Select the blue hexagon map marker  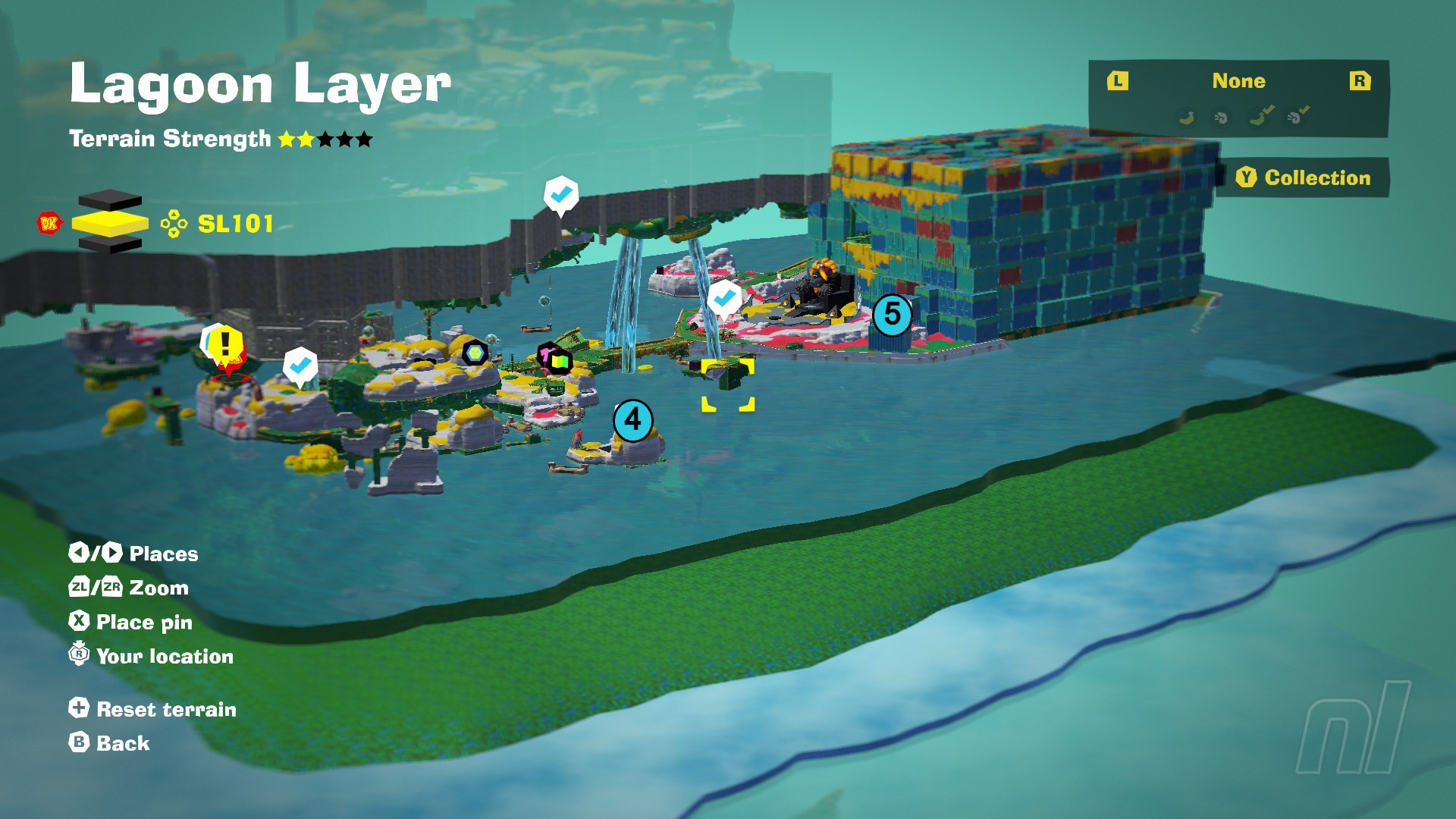tap(475, 353)
